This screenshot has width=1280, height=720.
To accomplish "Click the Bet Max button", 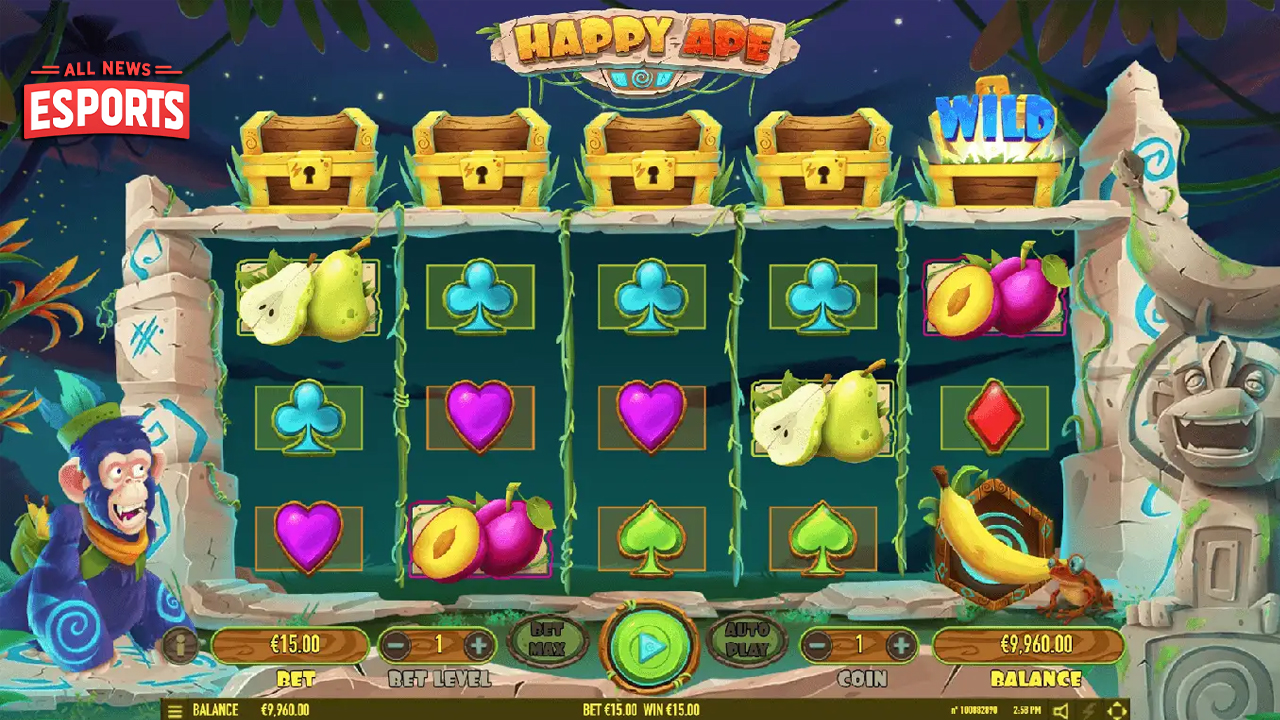I will coord(547,640).
